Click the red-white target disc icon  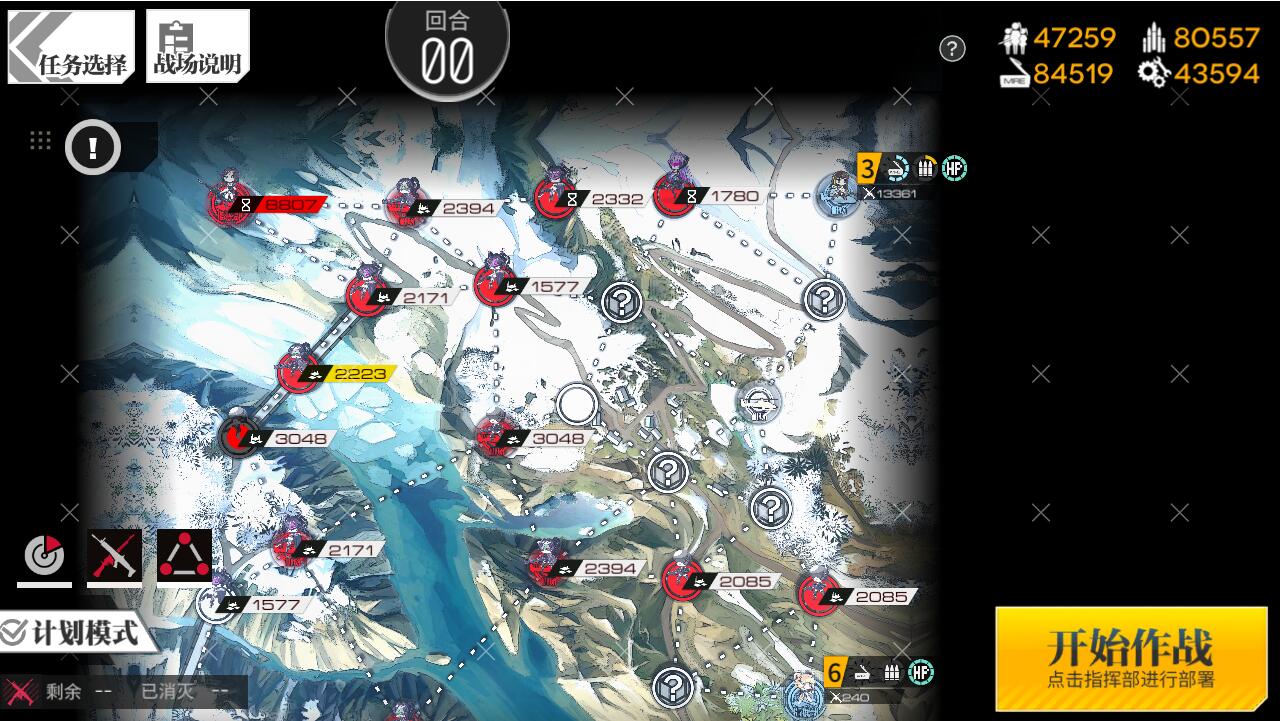(44, 556)
